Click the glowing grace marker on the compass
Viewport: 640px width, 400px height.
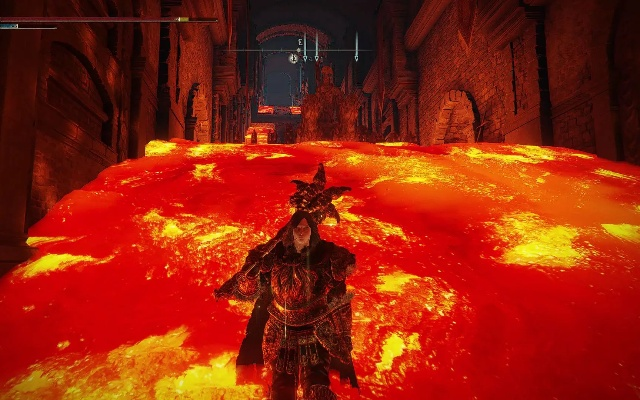pyautogui.click(x=293, y=58)
